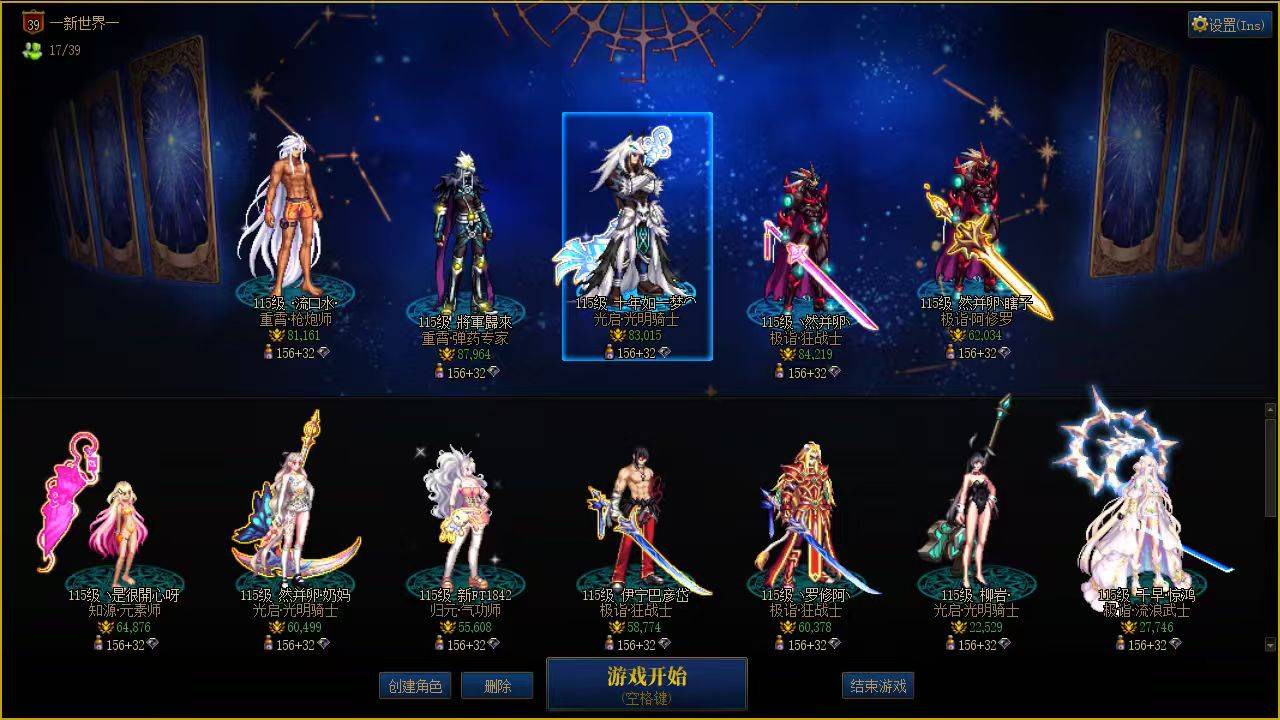Click the 删除 delete button
The width and height of the screenshot is (1280, 720).
pyautogui.click(x=497, y=686)
